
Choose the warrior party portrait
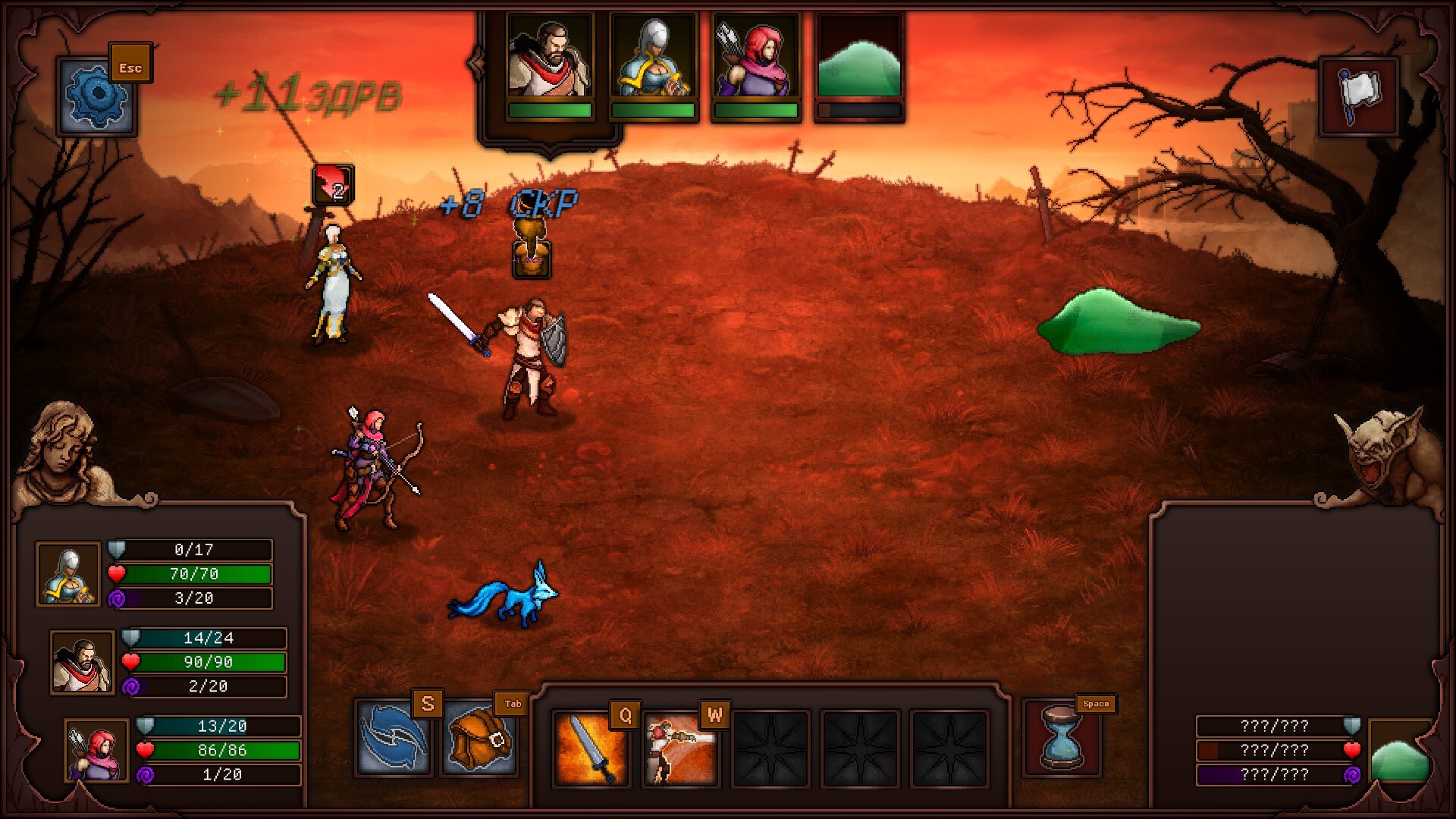[x=82, y=662]
